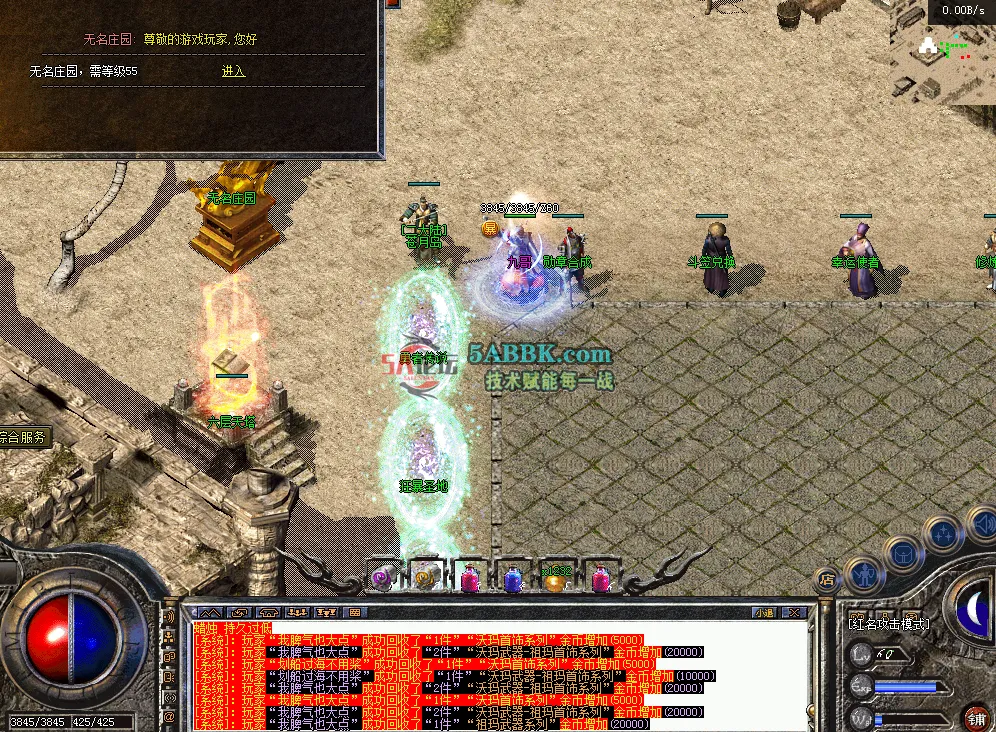Viewport: 996px width, 732px height.
Task: Open the skills button with four sparkles
Action: pyautogui.click(x=942, y=532)
